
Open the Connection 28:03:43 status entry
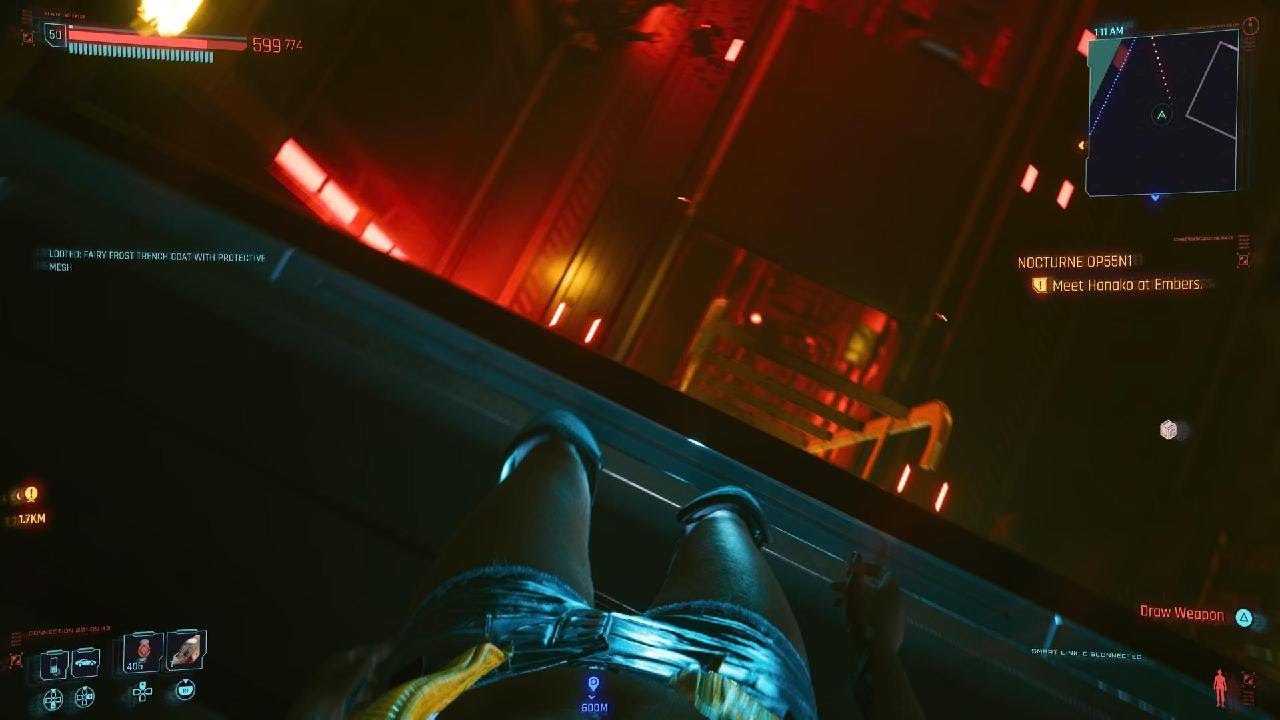(x=69, y=629)
